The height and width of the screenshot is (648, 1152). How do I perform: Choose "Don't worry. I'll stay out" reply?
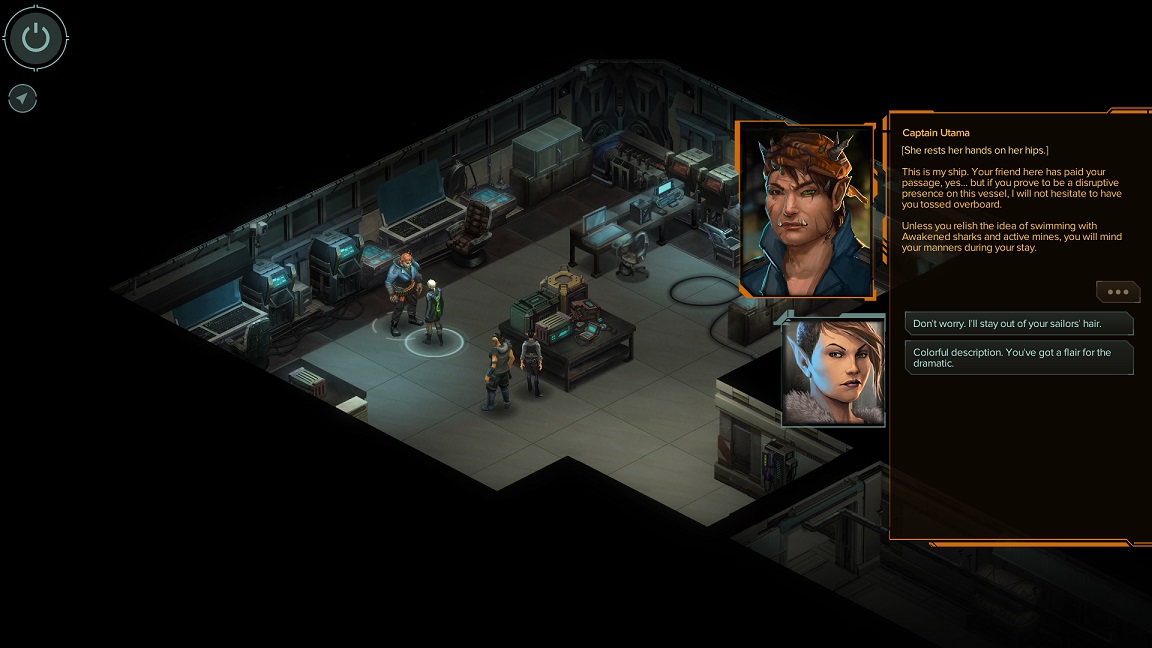(1018, 324)
